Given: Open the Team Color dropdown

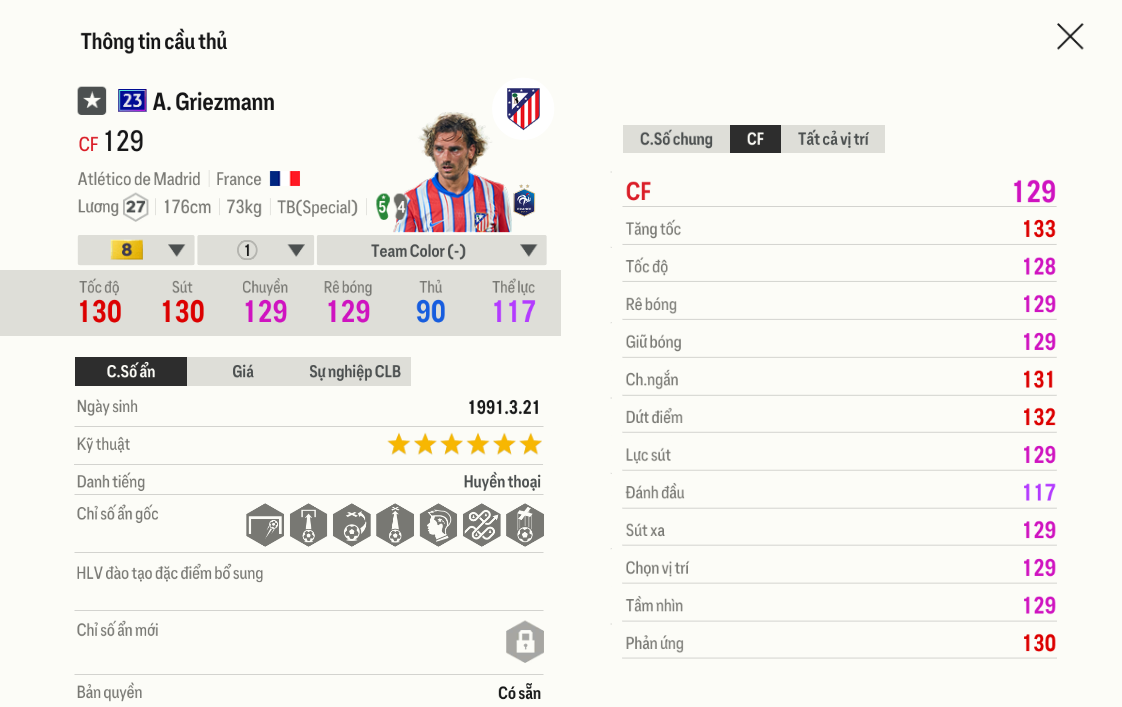Looking at the screenshot, I should (x=432, y=250).
